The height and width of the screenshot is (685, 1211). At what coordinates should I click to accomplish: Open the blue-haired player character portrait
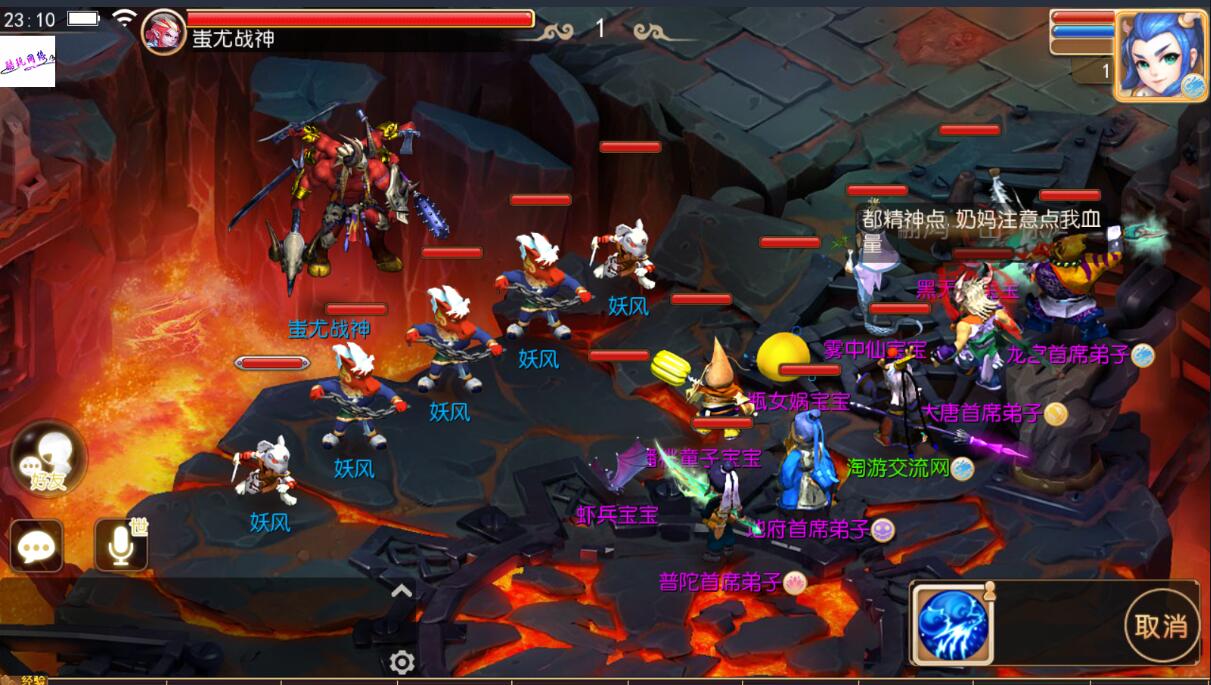point(1160,56)
